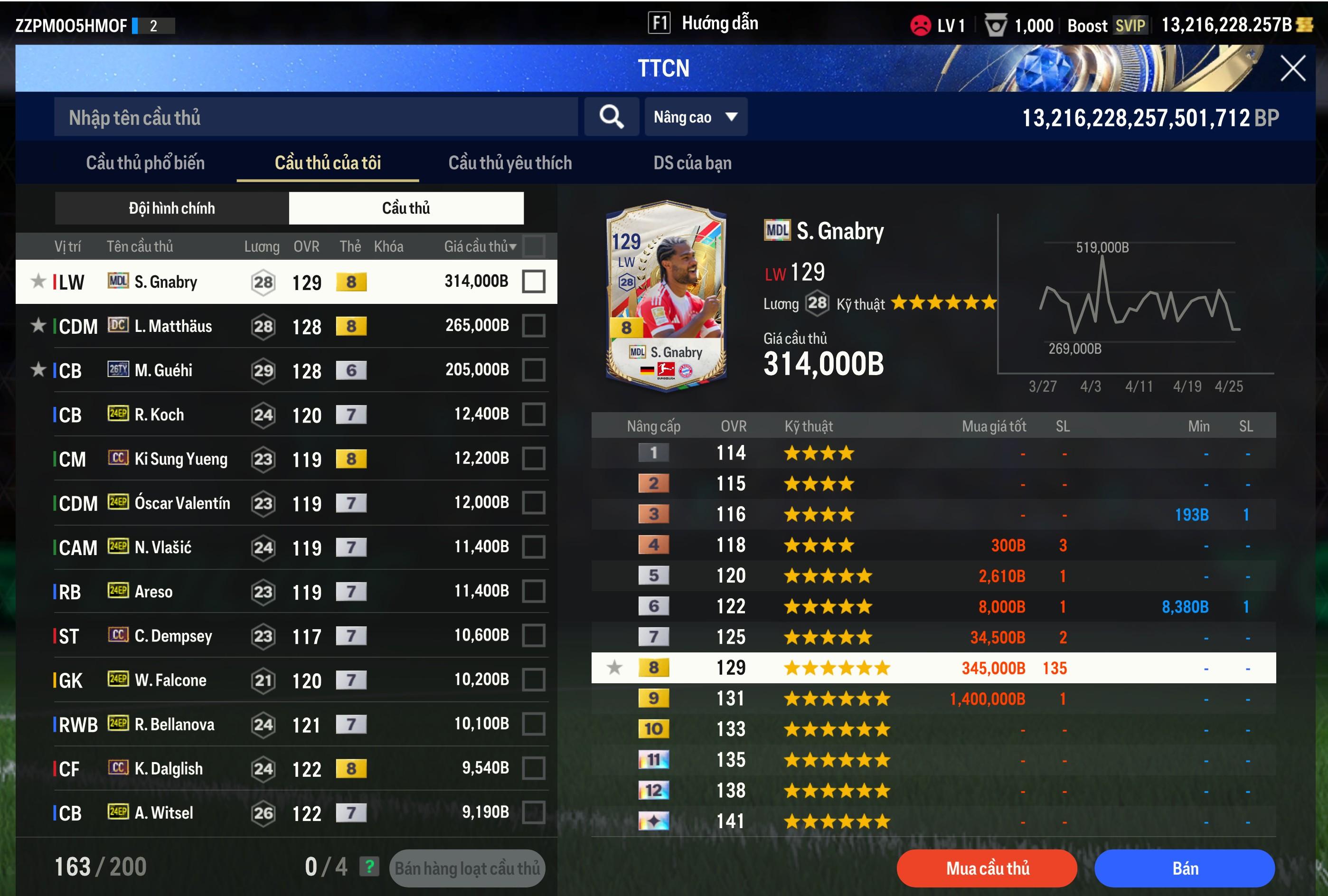Click the magnifying glass search button
1328x896 pixels.
(611, 117)
